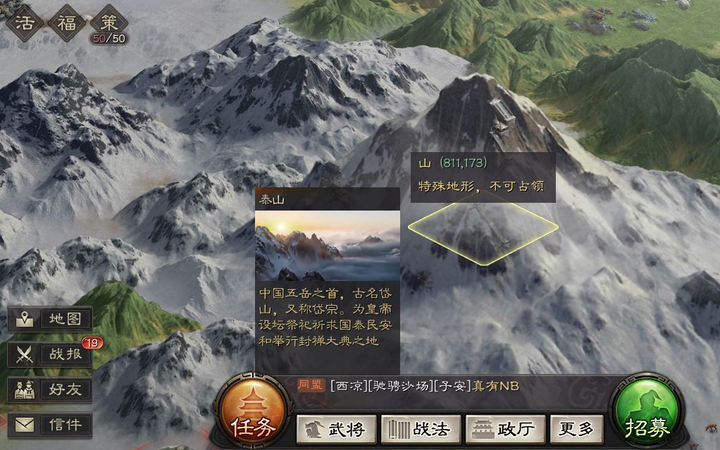Show the 更多 (More) options
The image size is (720, 450).
[577, 429]
